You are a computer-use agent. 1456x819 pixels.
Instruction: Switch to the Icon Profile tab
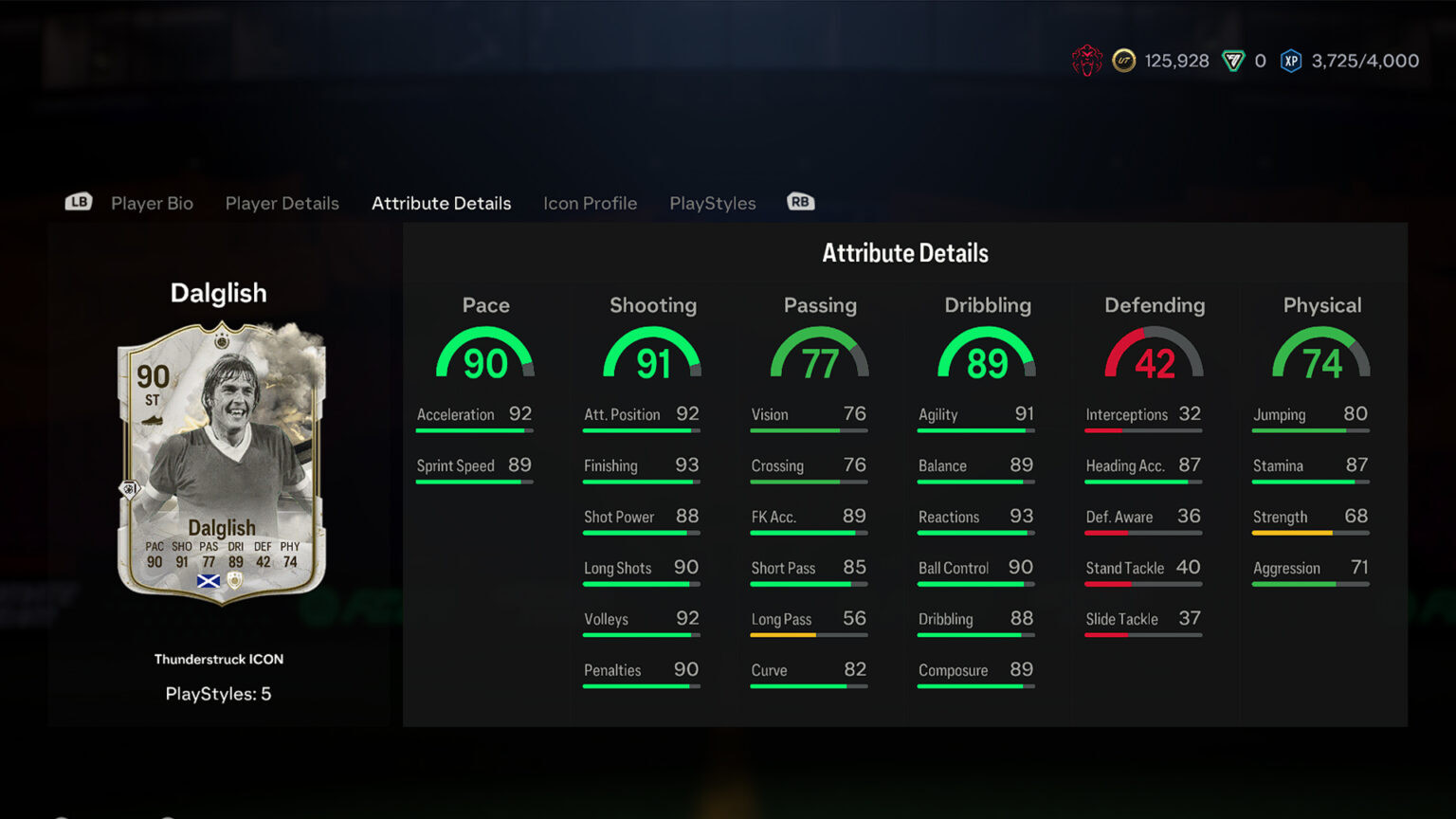tap(590, 203)
